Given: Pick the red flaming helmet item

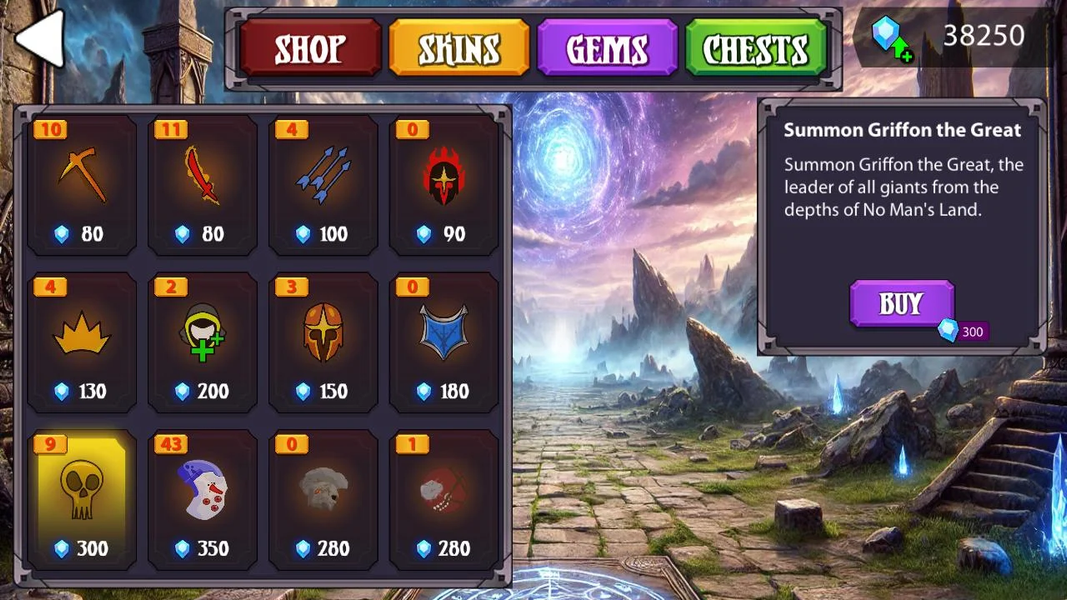Looking at the screenshot, I should click(444, 185).
